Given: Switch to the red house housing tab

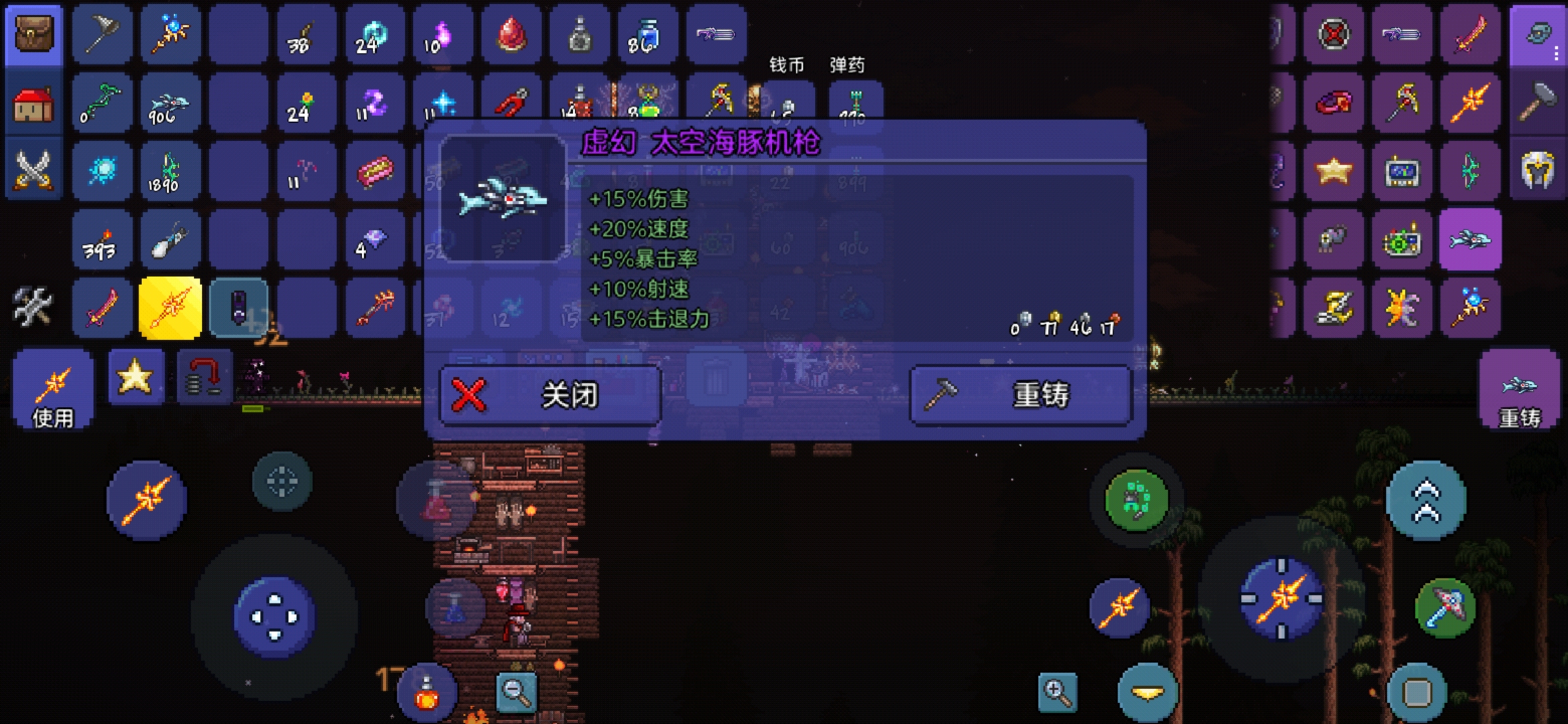Looking at the screenshot, I should pyautogui.click(x=34, y=105).
